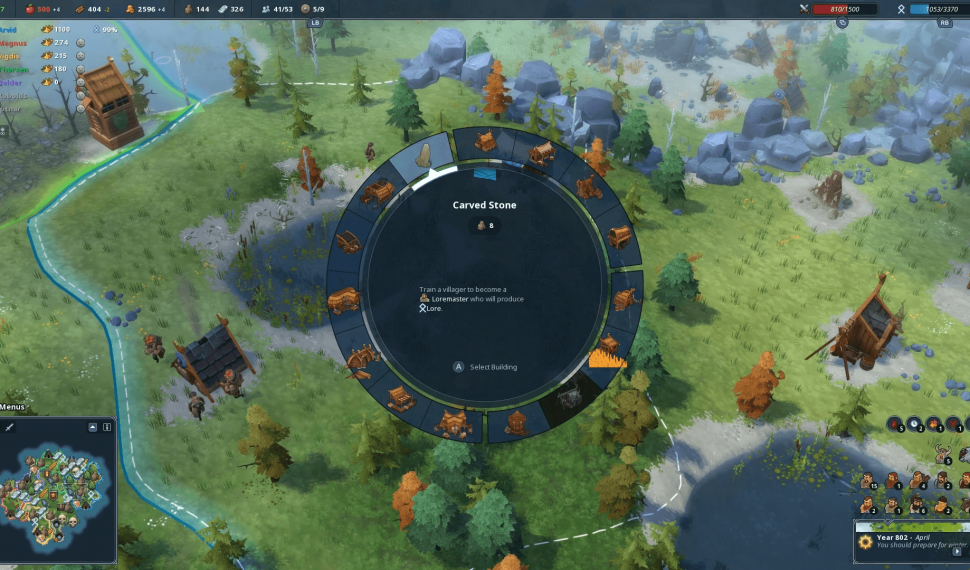970x570 pixels.
Task: Open the red flame alert with count 5
Action: (x=897, y=424)
